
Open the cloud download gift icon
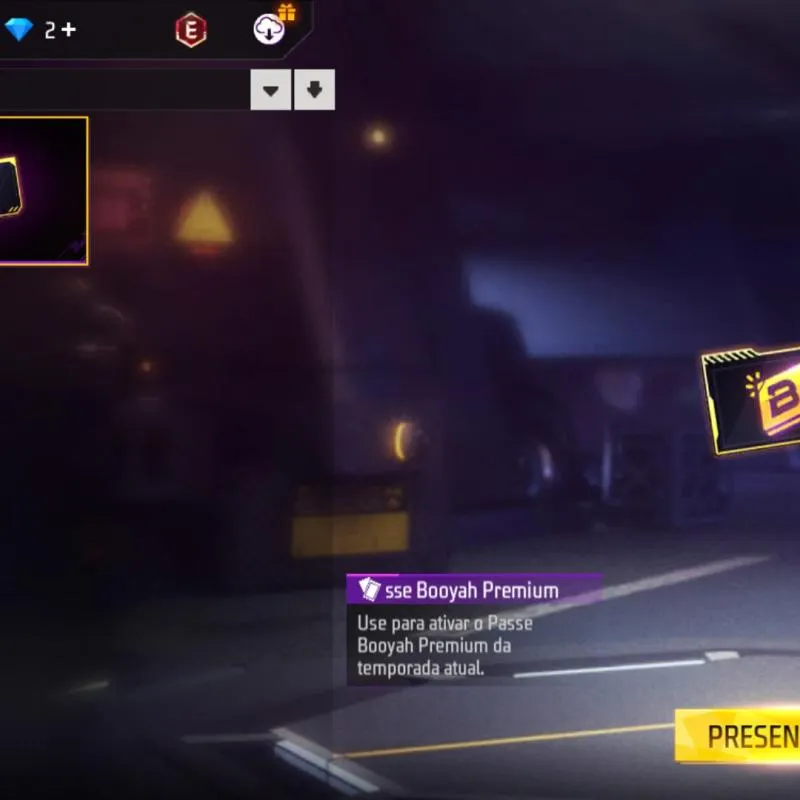(270, 28)
